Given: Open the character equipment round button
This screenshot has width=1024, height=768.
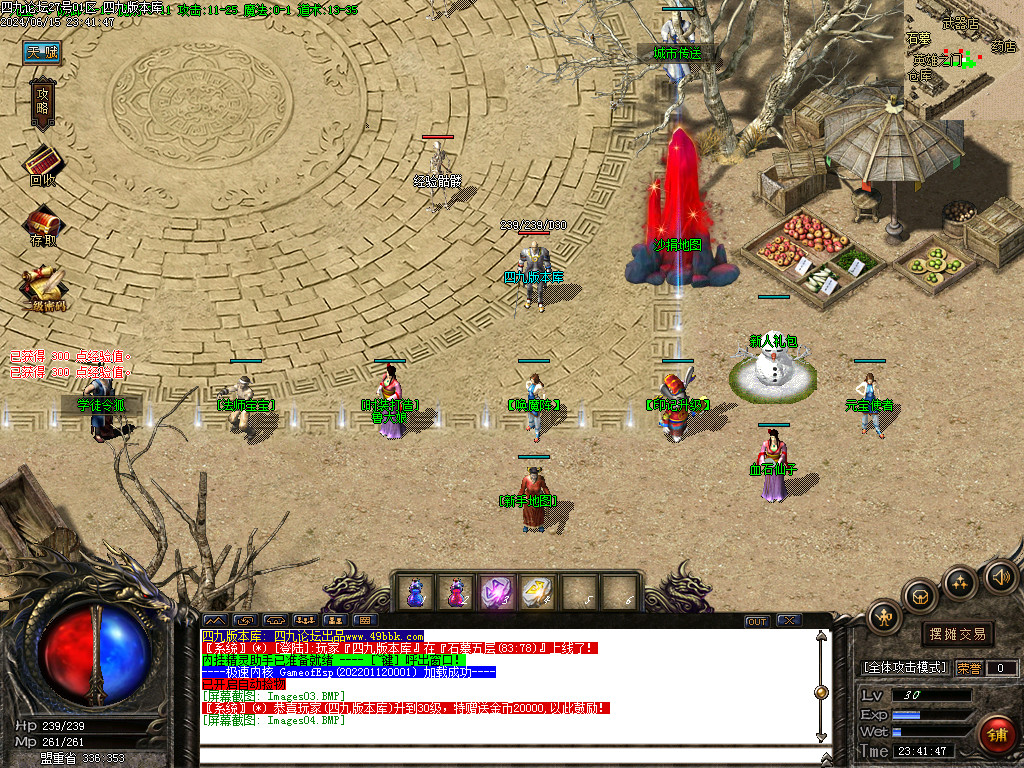Looking at the screenshot, I should (x=885, y=616).
